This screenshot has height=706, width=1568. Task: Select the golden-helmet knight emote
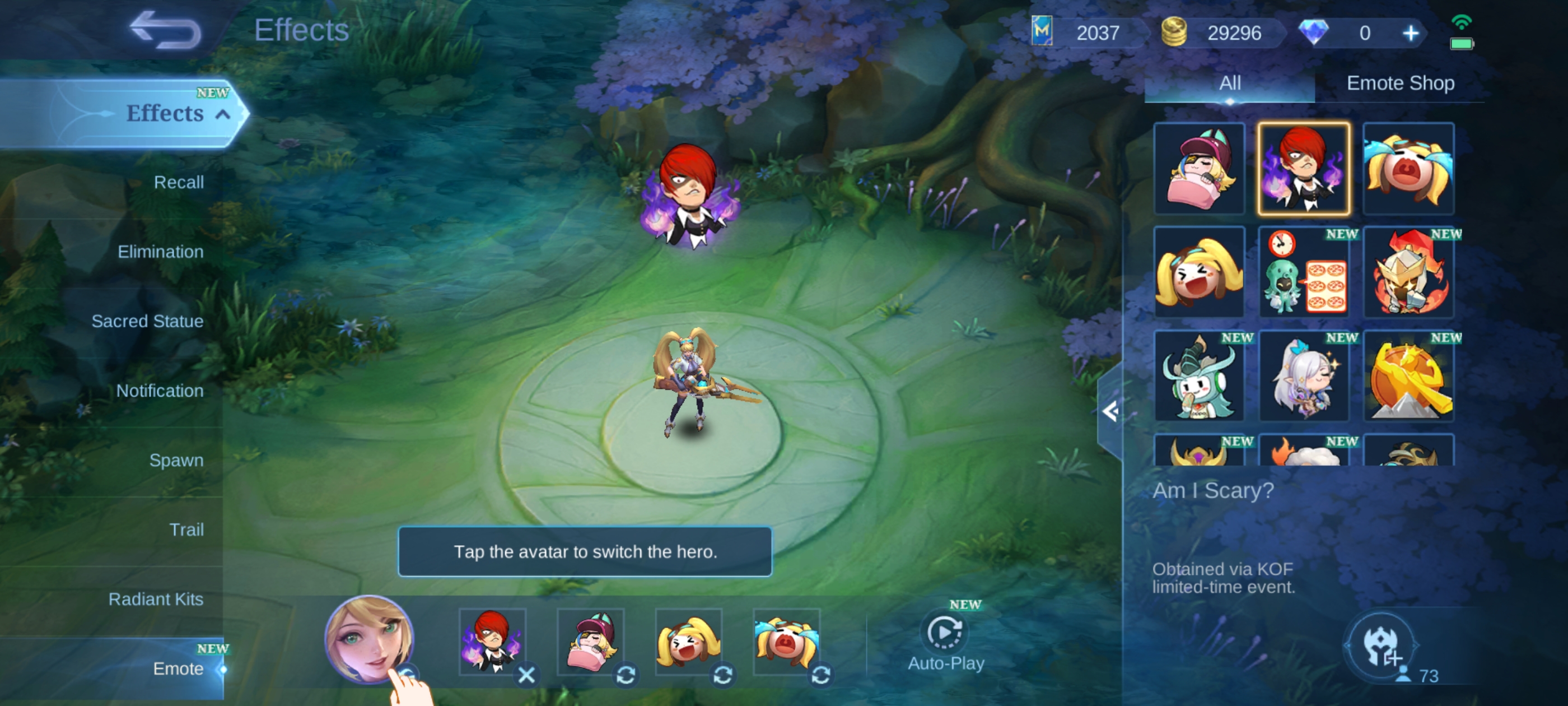tap(1408, 272)
